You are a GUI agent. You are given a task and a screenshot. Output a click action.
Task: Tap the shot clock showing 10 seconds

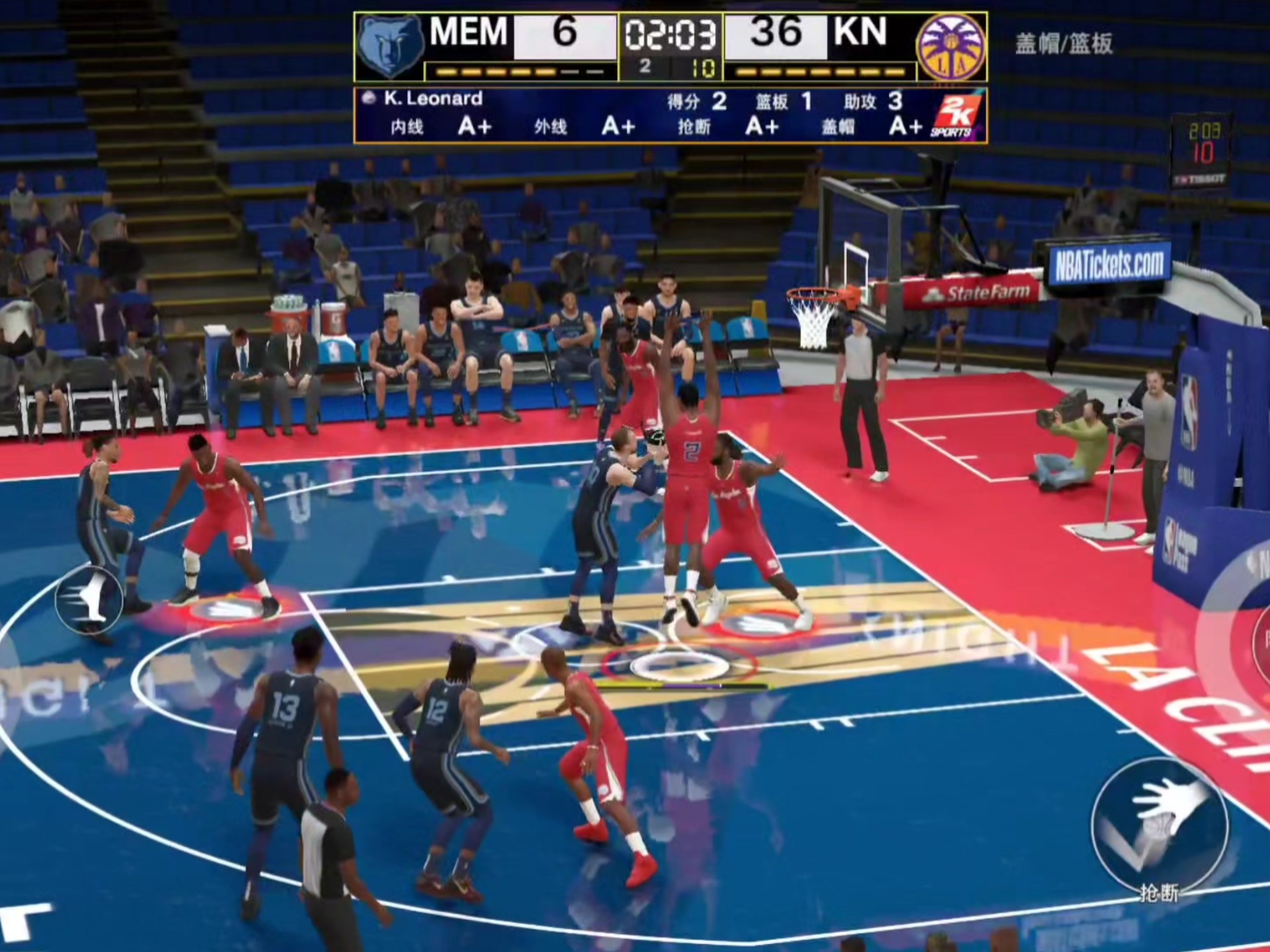702,66
